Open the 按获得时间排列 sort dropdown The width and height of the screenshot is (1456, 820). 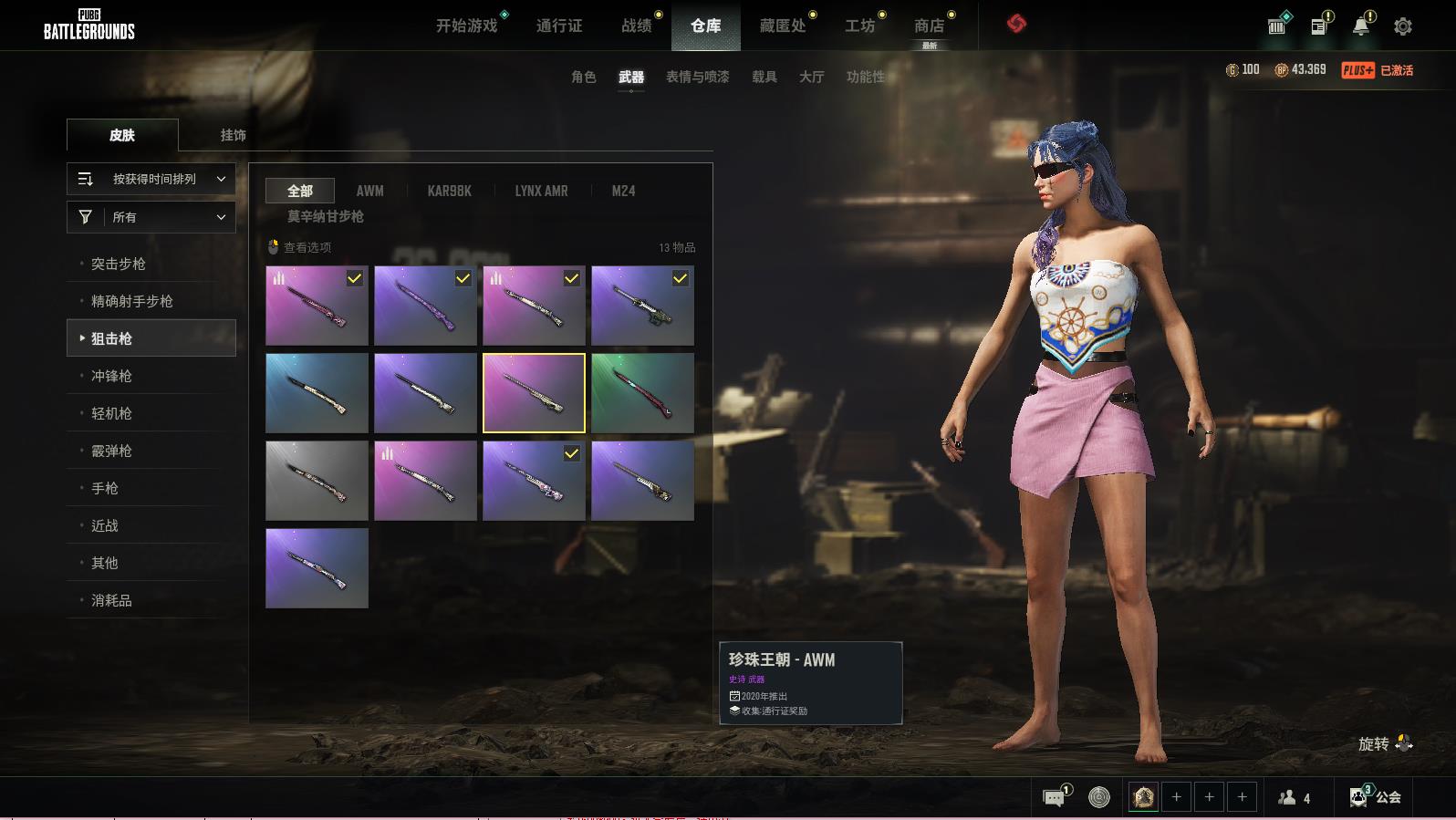(151, 179)
